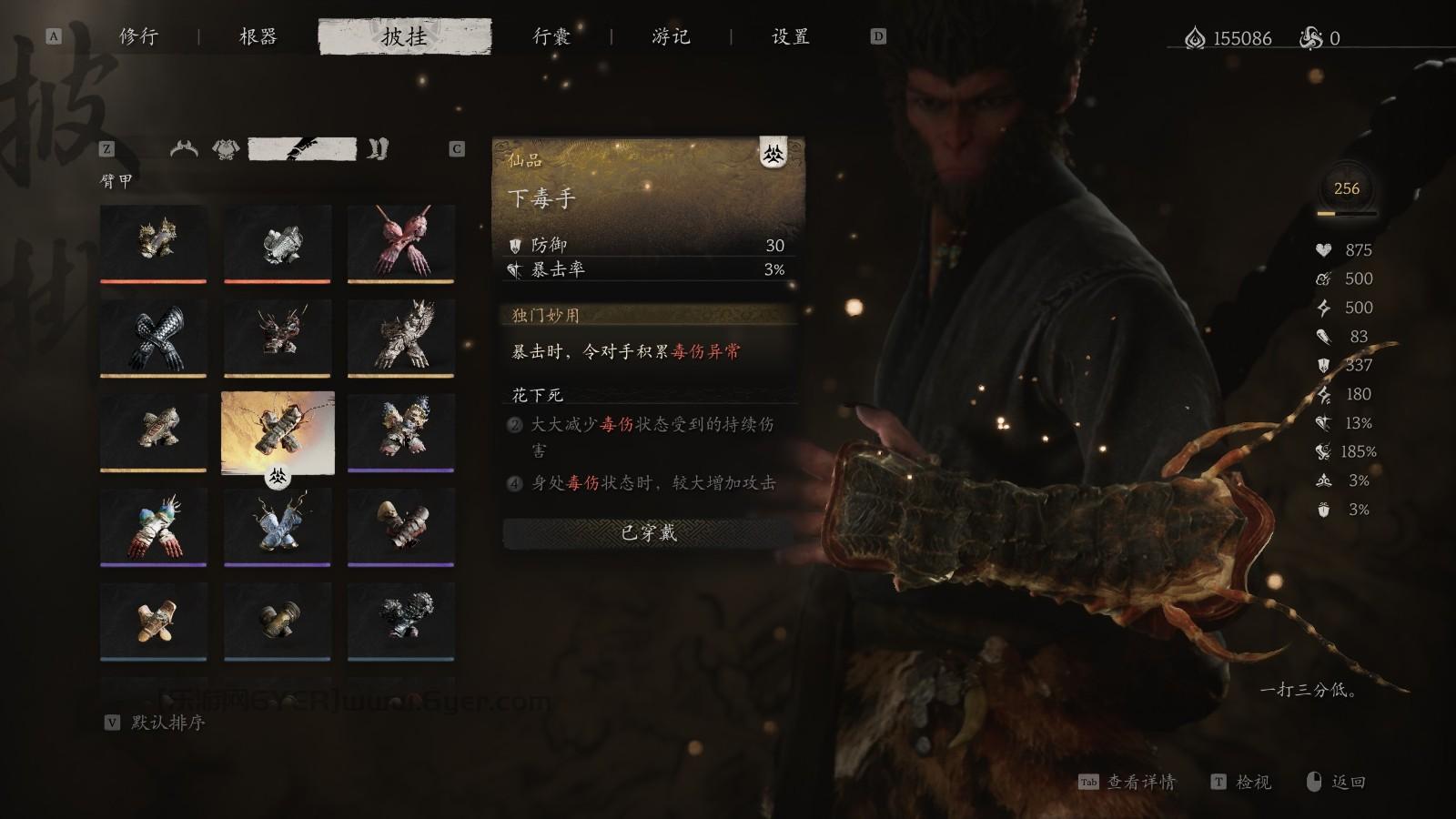This screenshot has height=819, width=1456.
Task: Click the crit rate icon beside 暴击率
Action: point(516,270)
